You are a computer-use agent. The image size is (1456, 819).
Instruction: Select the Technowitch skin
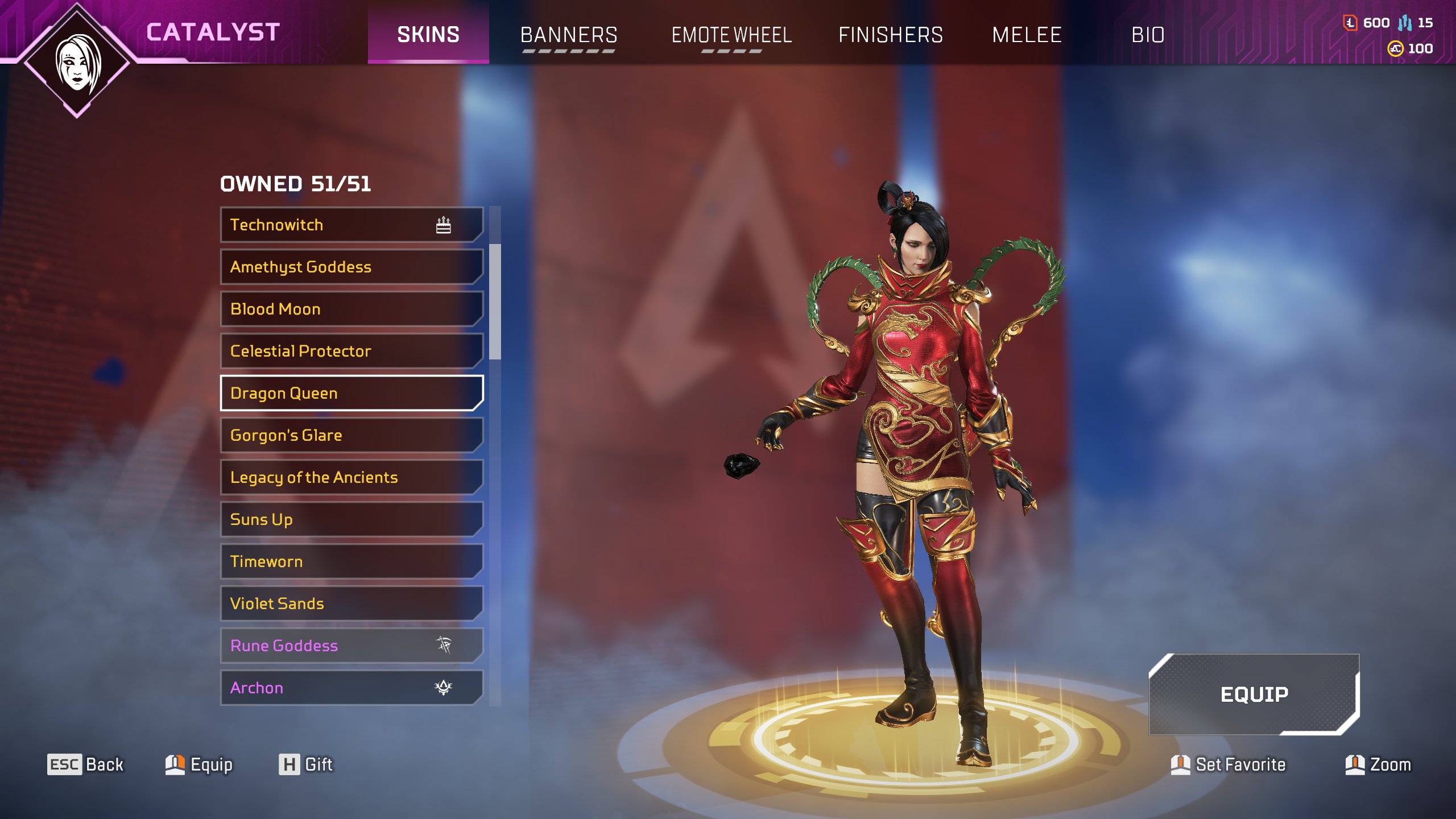tap(351, 225)
